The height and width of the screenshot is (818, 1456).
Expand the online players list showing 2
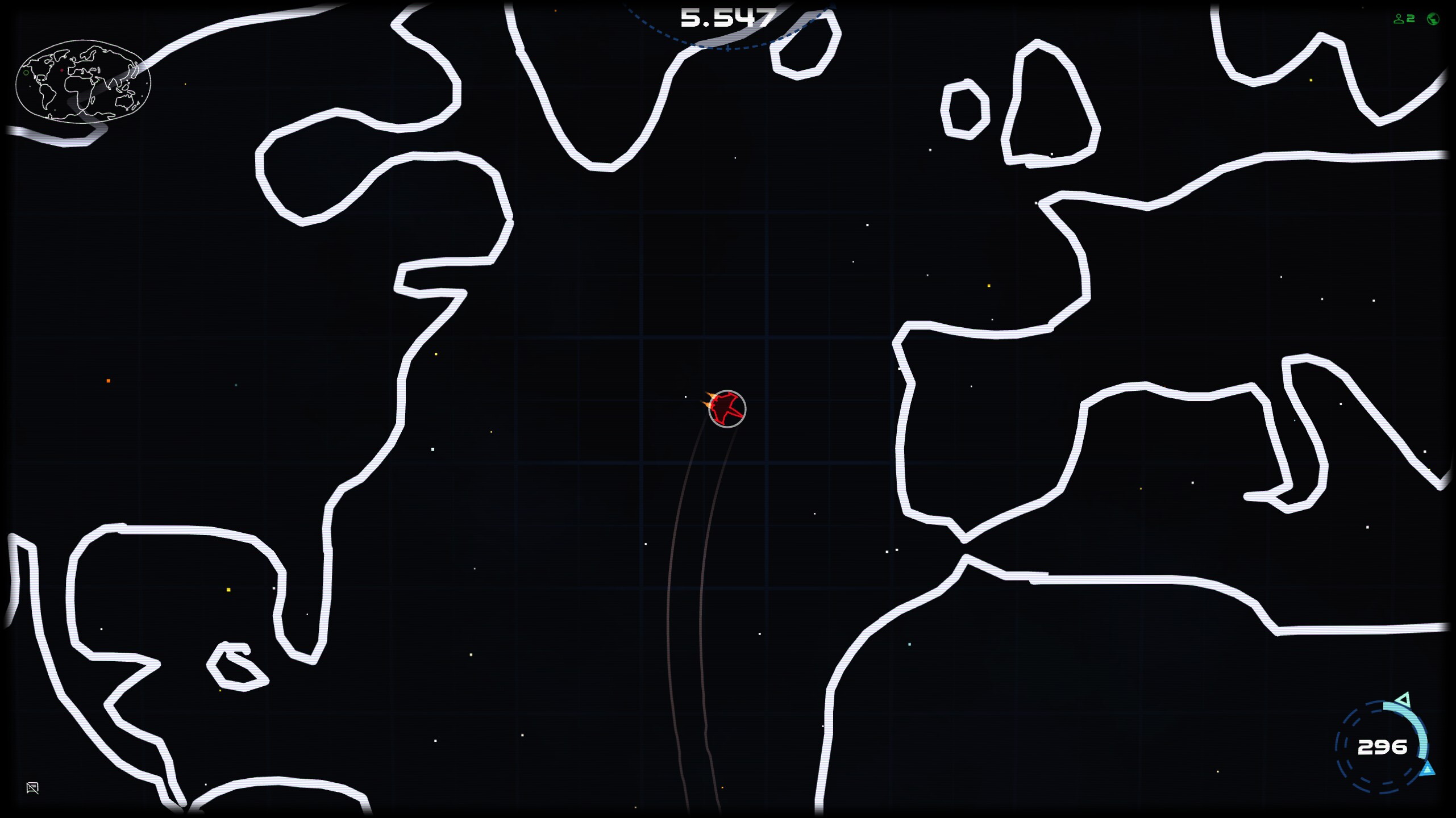[1404, 19]
